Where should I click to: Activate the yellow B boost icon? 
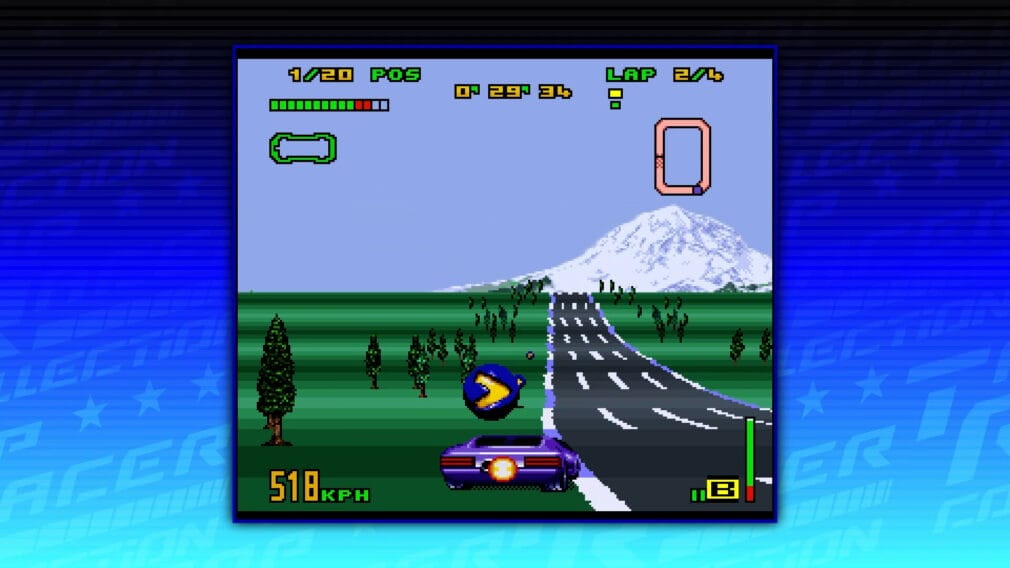(722, 489)
